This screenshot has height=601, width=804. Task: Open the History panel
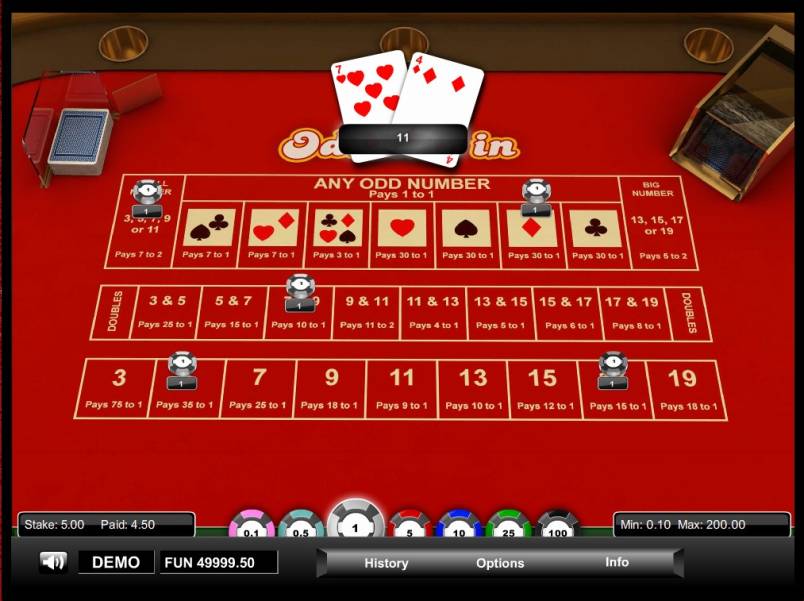point(386,563)
